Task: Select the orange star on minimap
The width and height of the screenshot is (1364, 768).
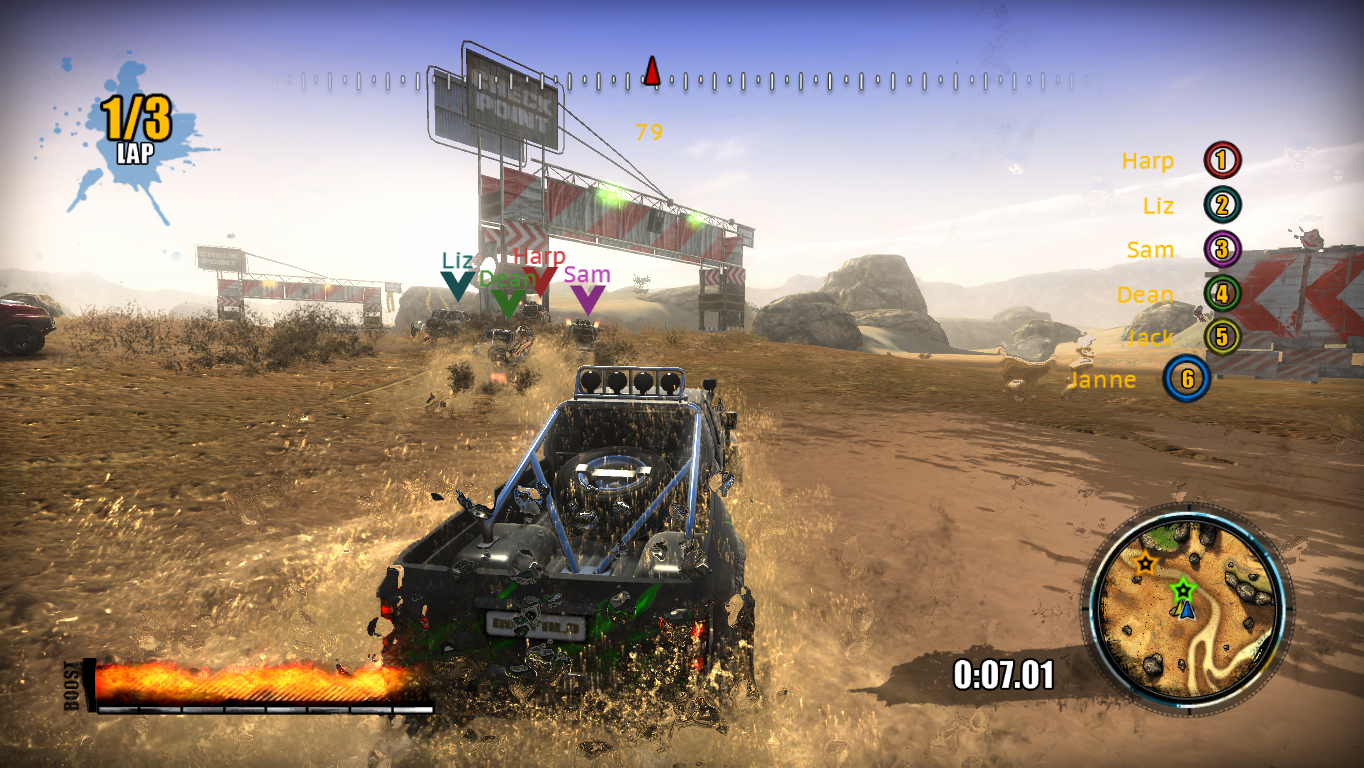Action: pyautogui.click(x=1145, y=563)
